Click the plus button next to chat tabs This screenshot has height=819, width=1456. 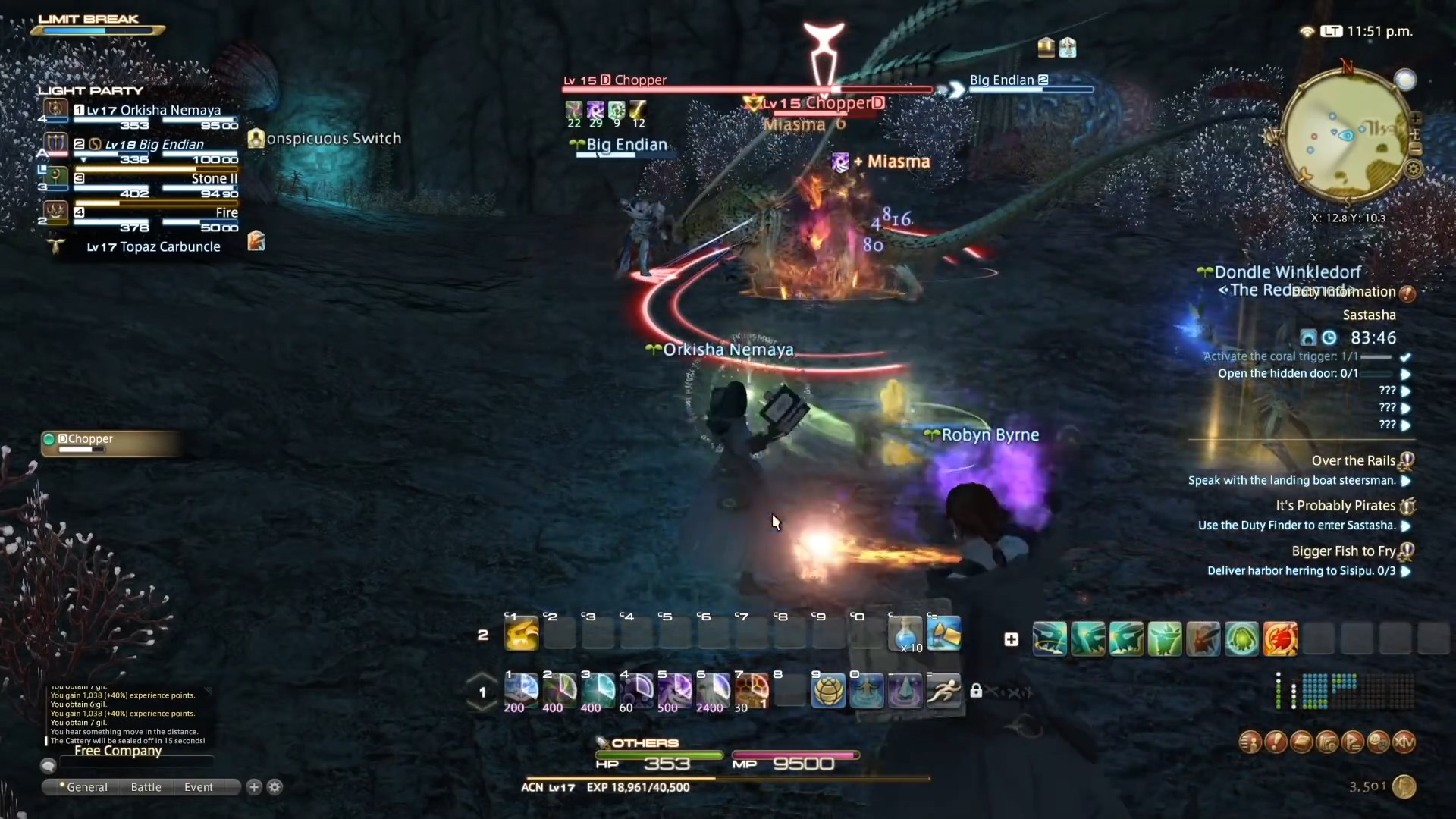click(253, 787)
